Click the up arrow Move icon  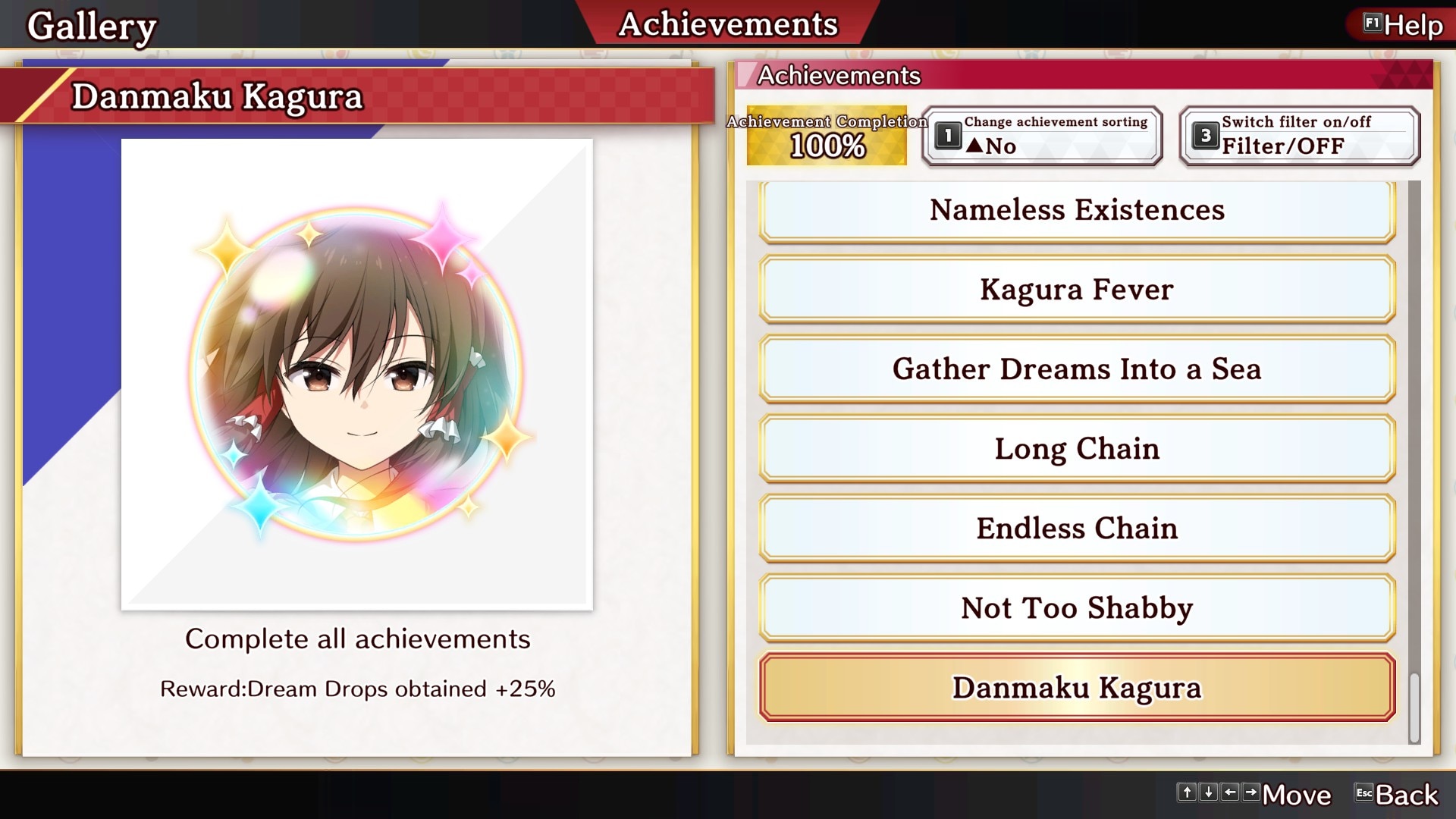[x=1188, y=794]
